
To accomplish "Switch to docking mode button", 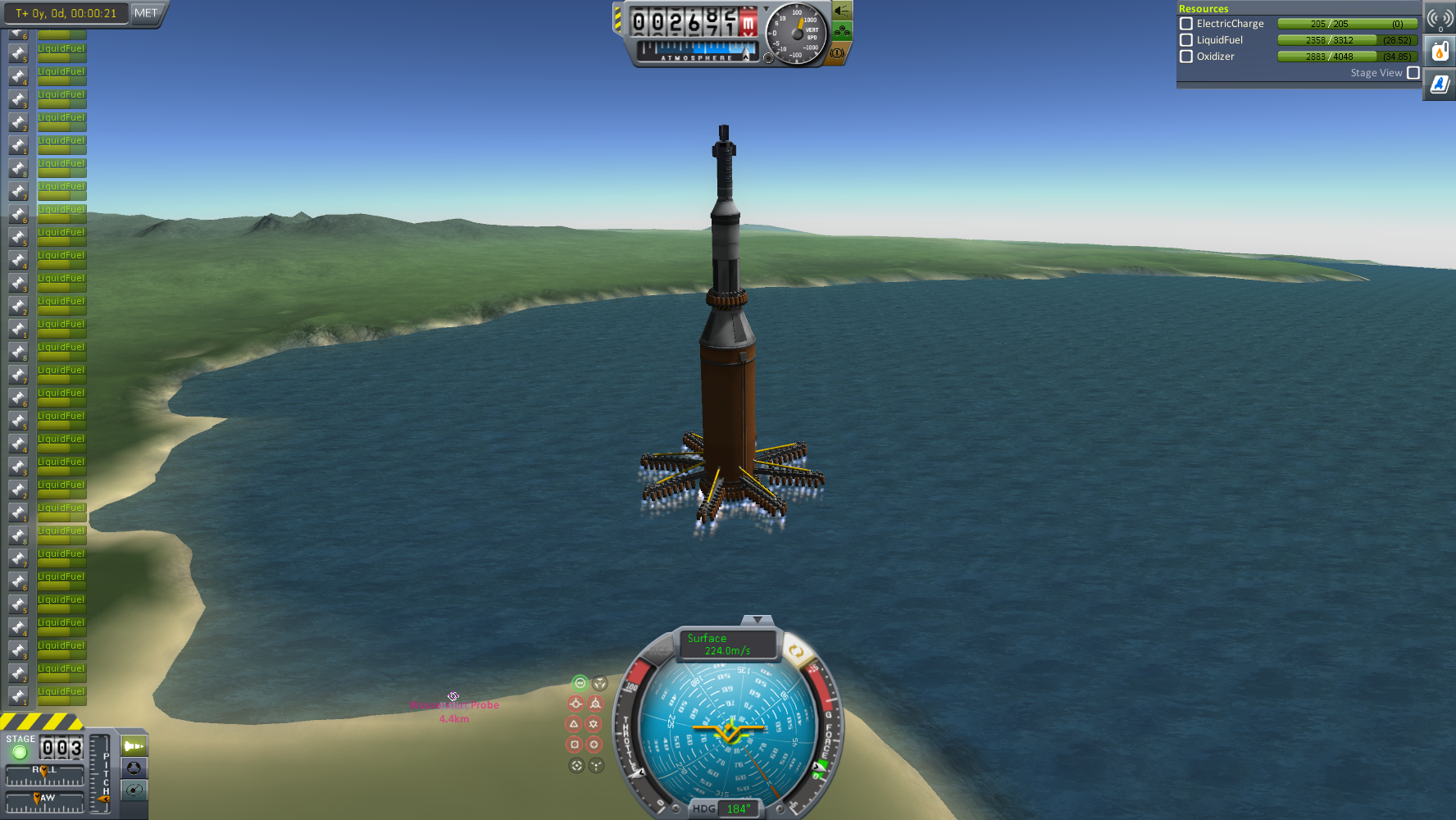I will pos(134,768).
